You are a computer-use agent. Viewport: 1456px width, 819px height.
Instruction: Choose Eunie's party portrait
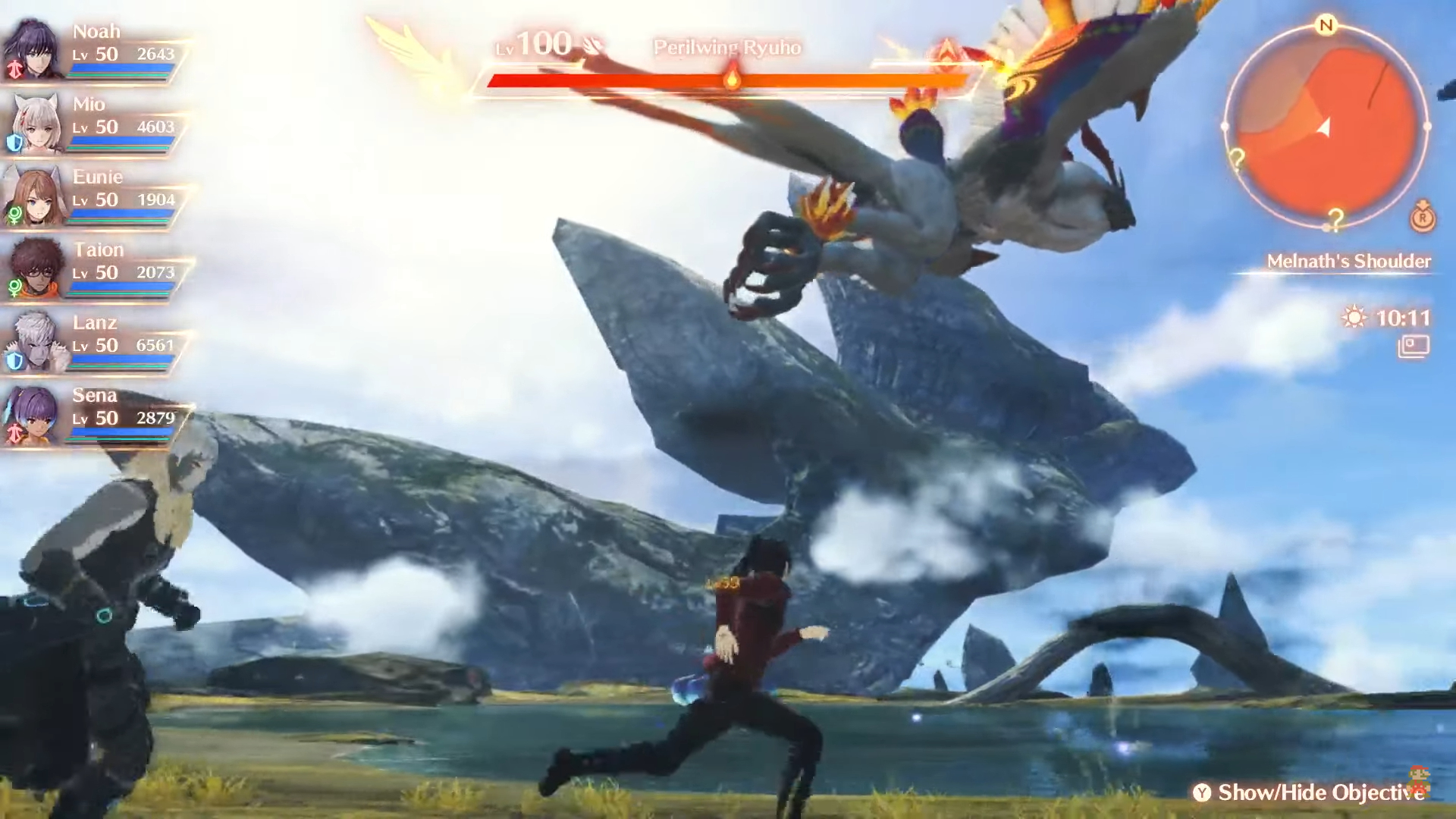[34, 196]
